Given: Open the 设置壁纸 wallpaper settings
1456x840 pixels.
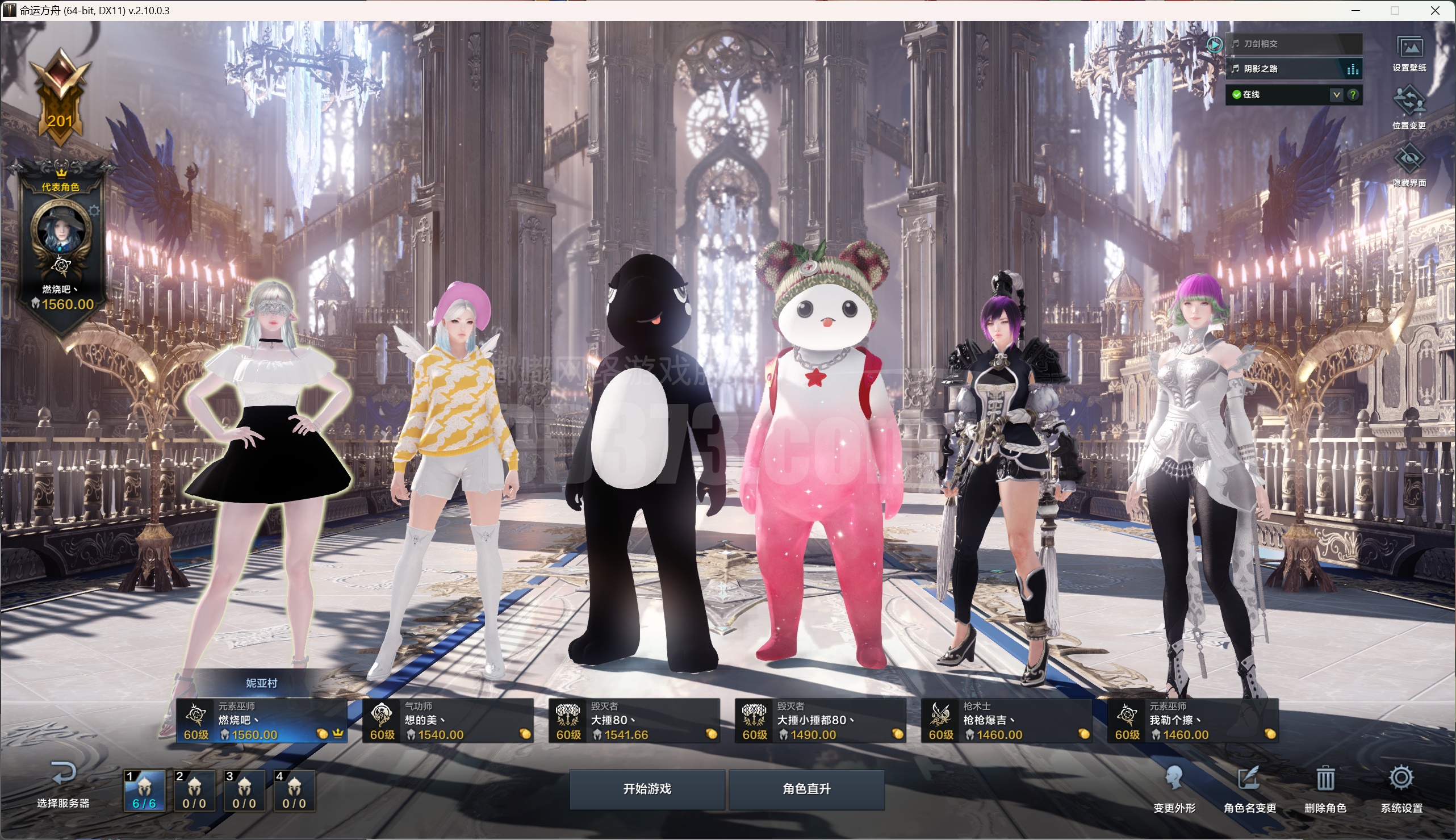Looking at the screenshot, I should coord(1409,53).
